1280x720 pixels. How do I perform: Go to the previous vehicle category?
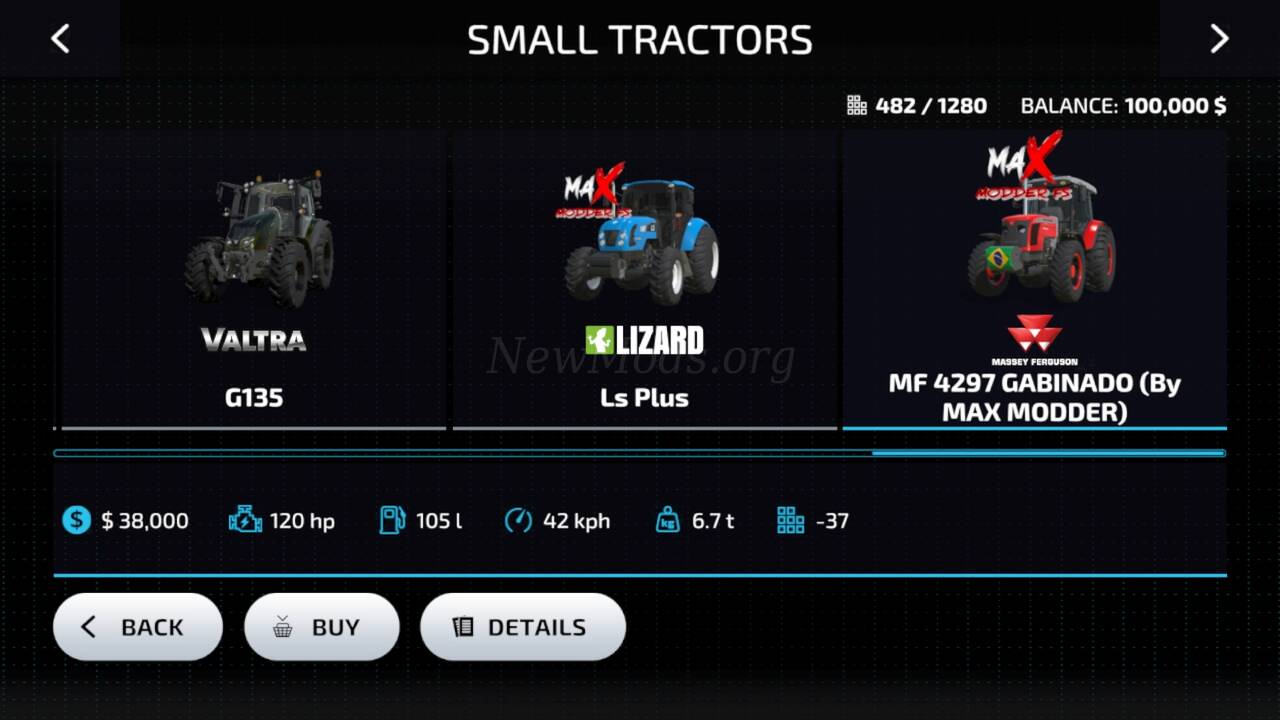(60, 39)
